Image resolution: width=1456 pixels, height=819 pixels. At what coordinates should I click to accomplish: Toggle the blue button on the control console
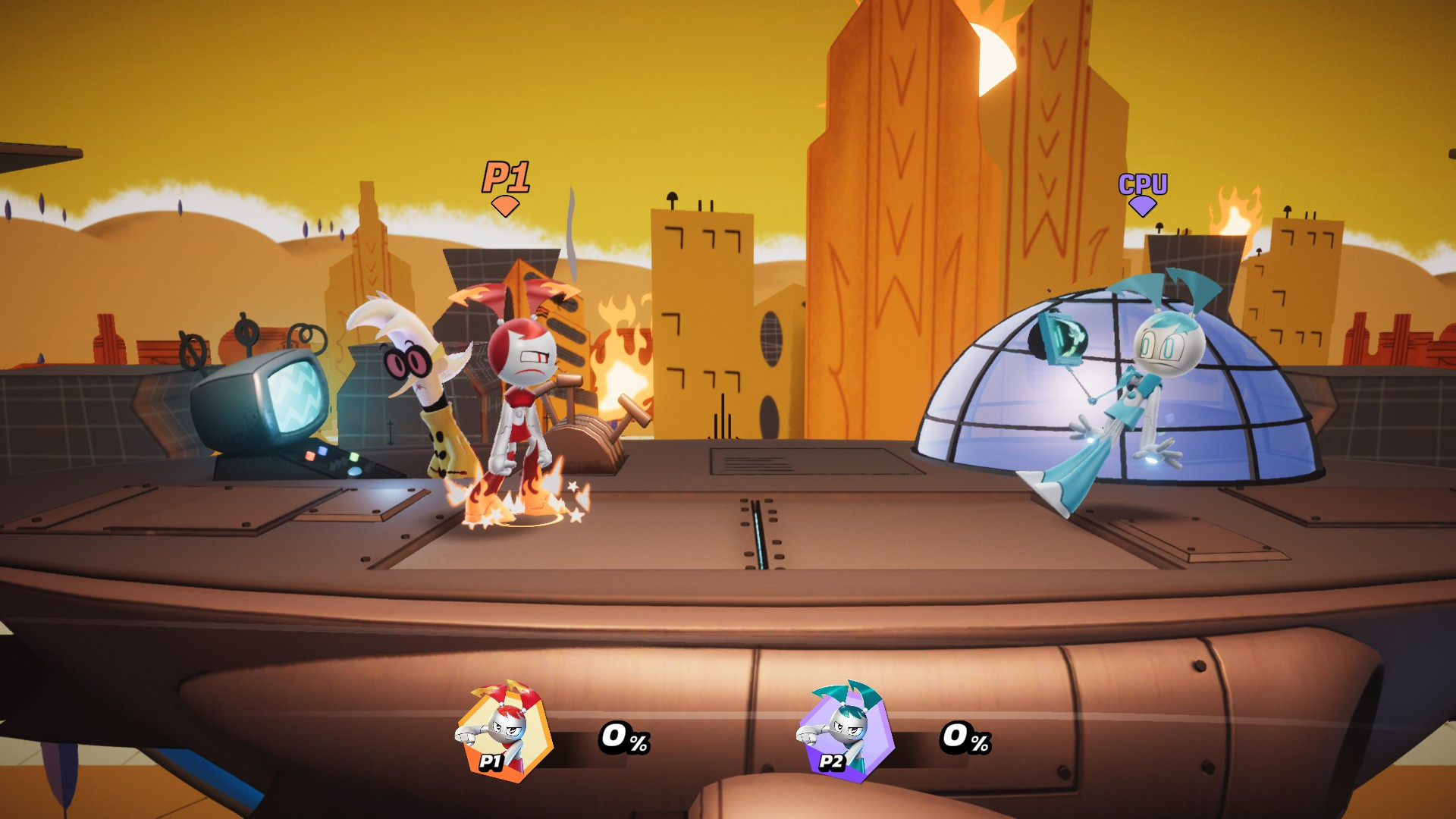click(x=322, y=450)
